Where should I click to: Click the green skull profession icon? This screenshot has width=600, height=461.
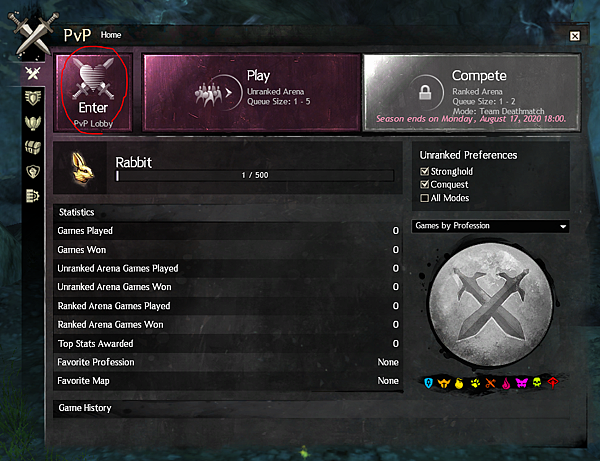pos(535,382)
